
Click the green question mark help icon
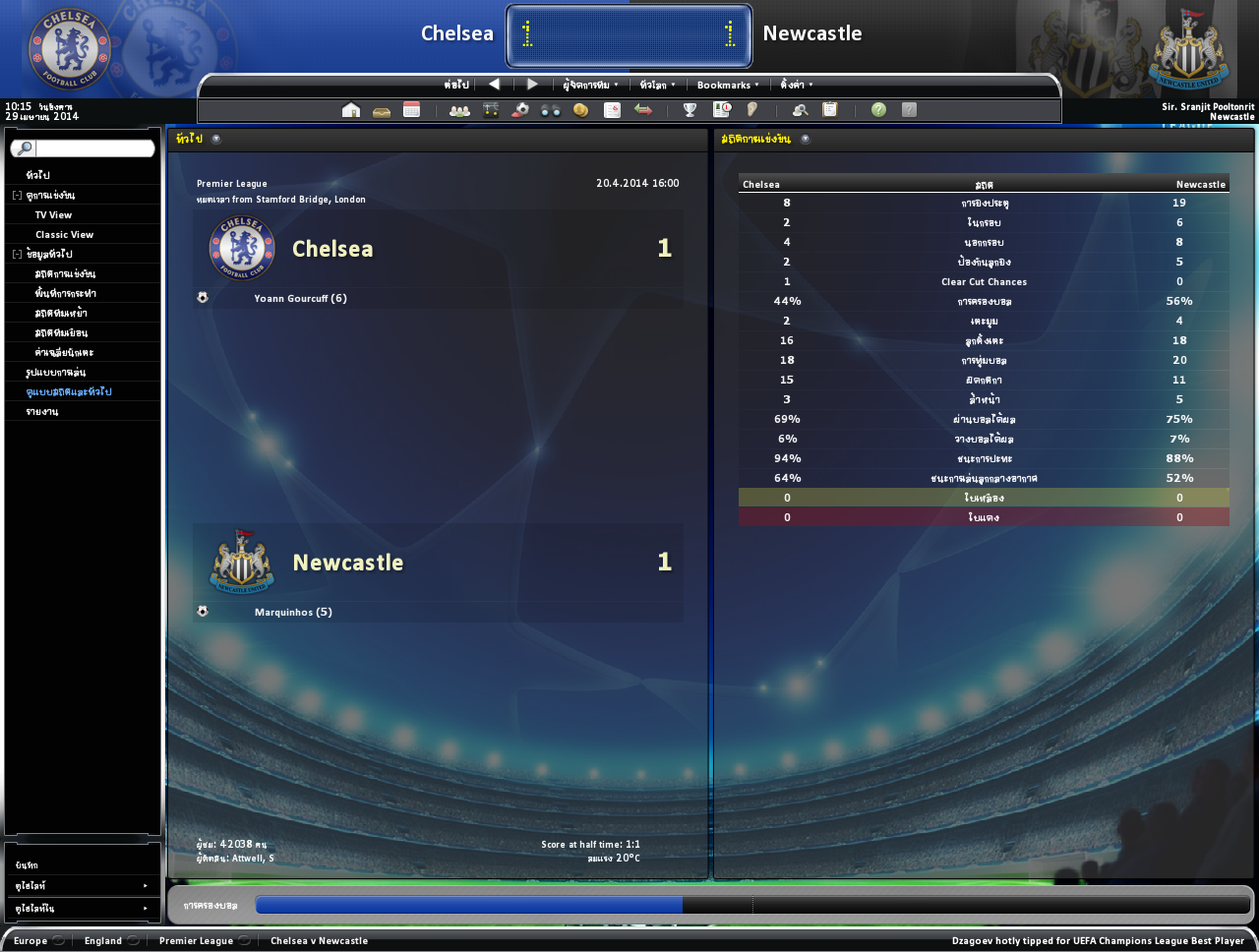pos(878,110)
